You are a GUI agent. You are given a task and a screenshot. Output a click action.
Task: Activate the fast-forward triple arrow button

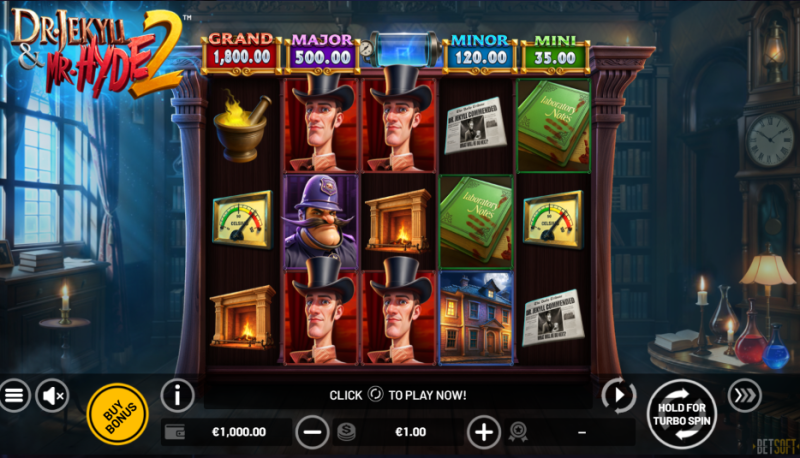point(744,396)
